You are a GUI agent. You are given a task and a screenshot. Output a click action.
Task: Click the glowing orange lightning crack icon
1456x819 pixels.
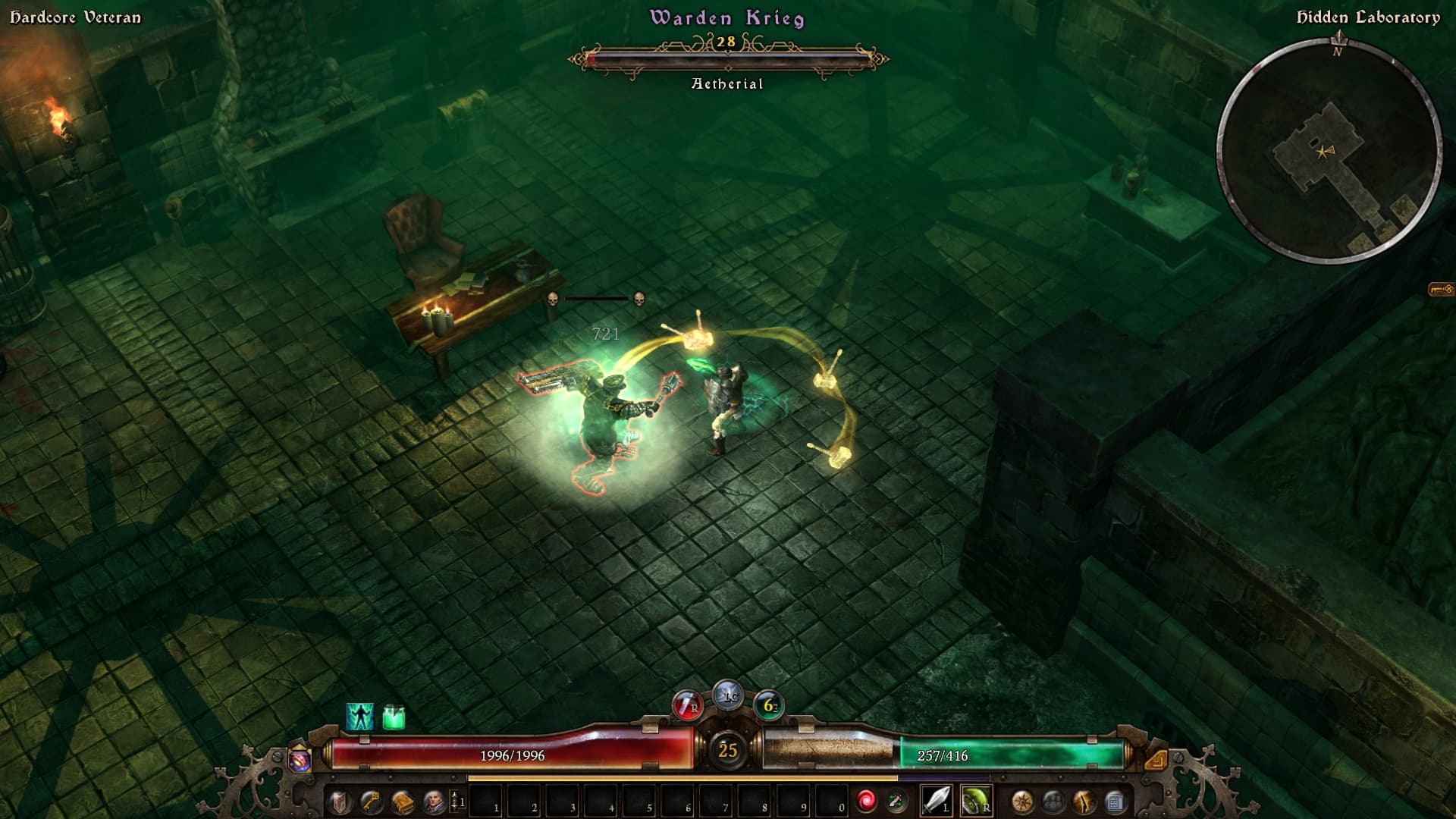(1084, 802)
